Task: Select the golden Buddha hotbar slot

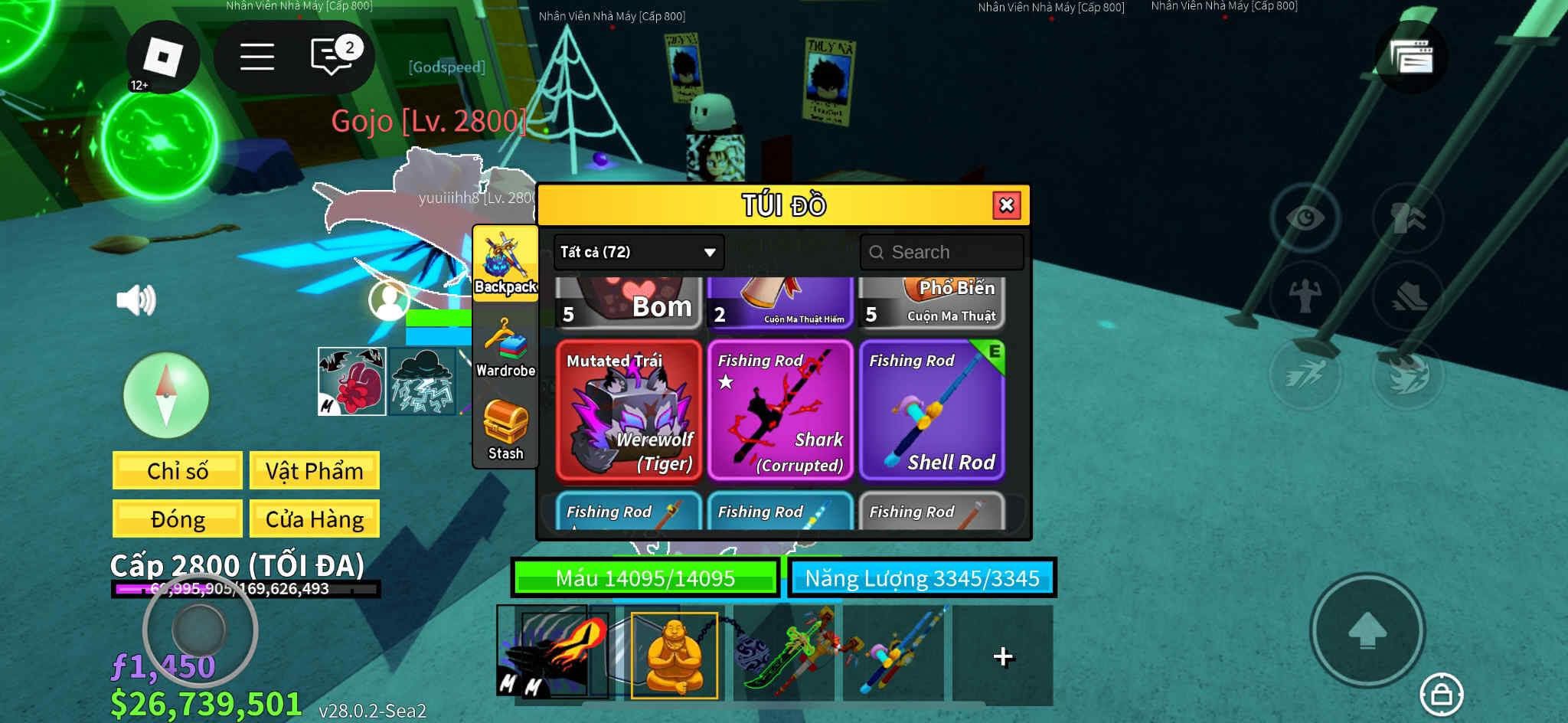Action: click(674, 655)
